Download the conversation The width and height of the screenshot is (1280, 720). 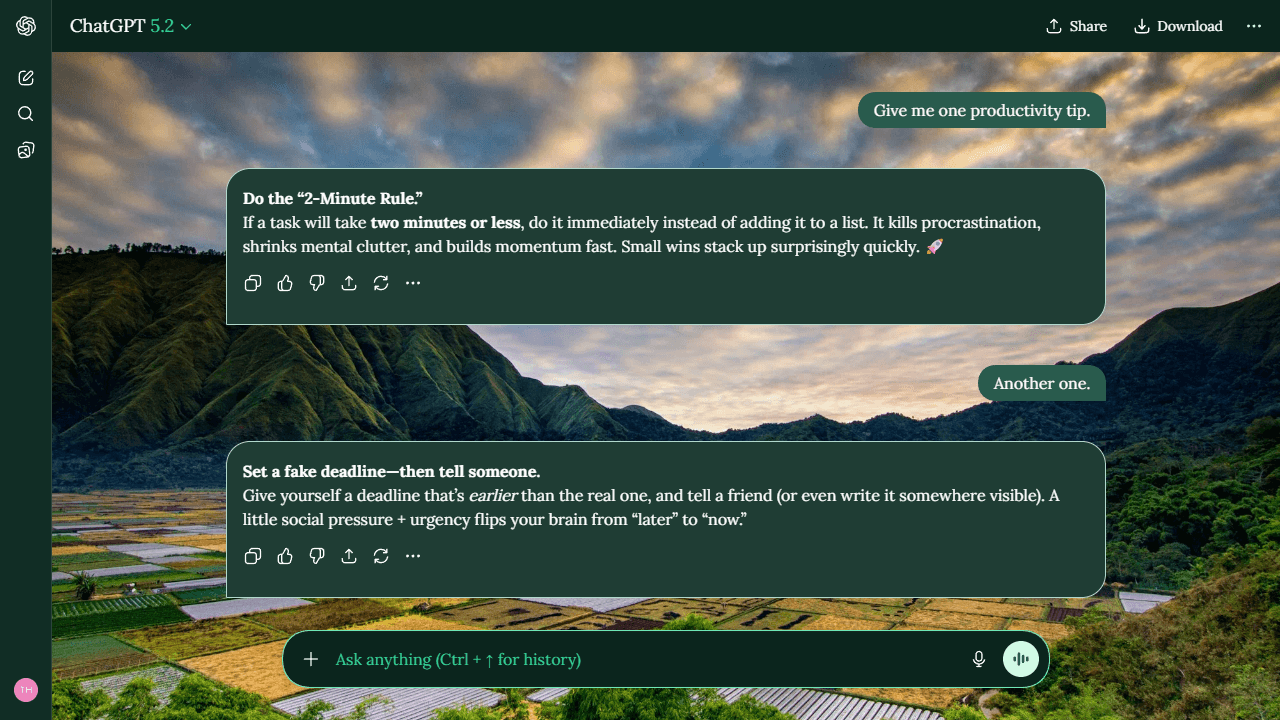tap(1178, 26)
